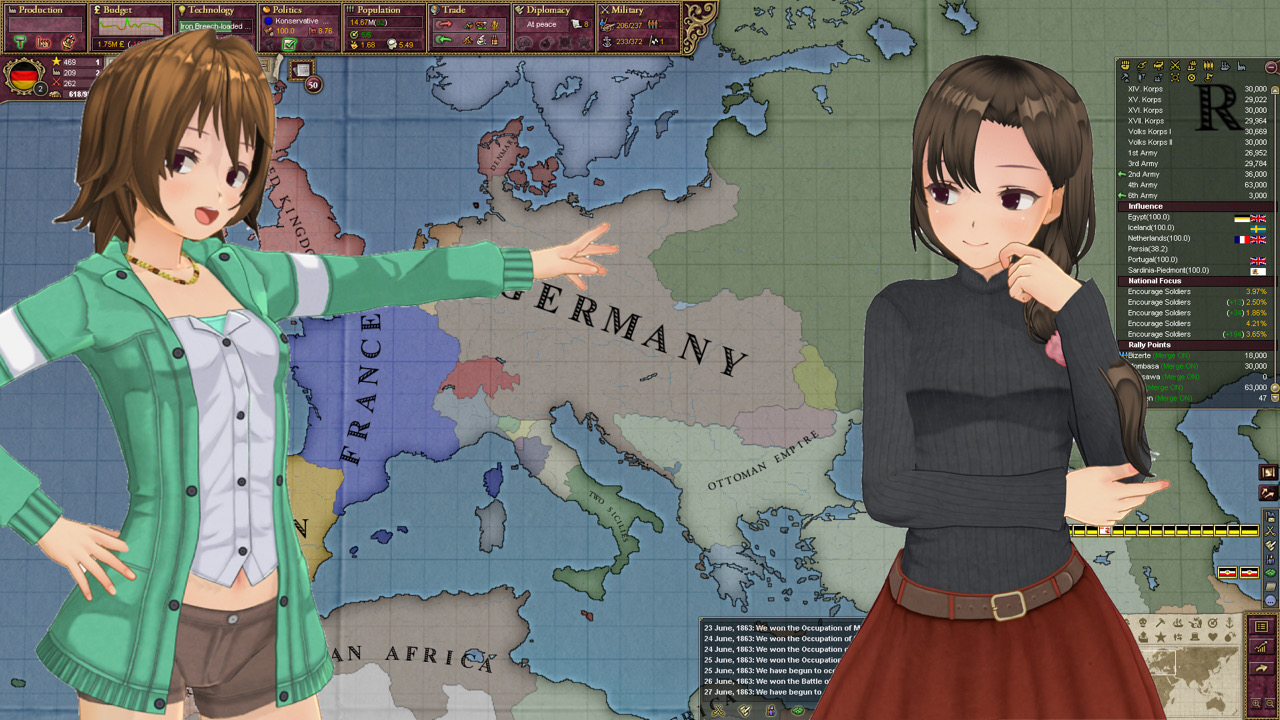Select the 2nd Army in the outliner
This screenshot has width=1280, height=720.
coord(1143,175)
